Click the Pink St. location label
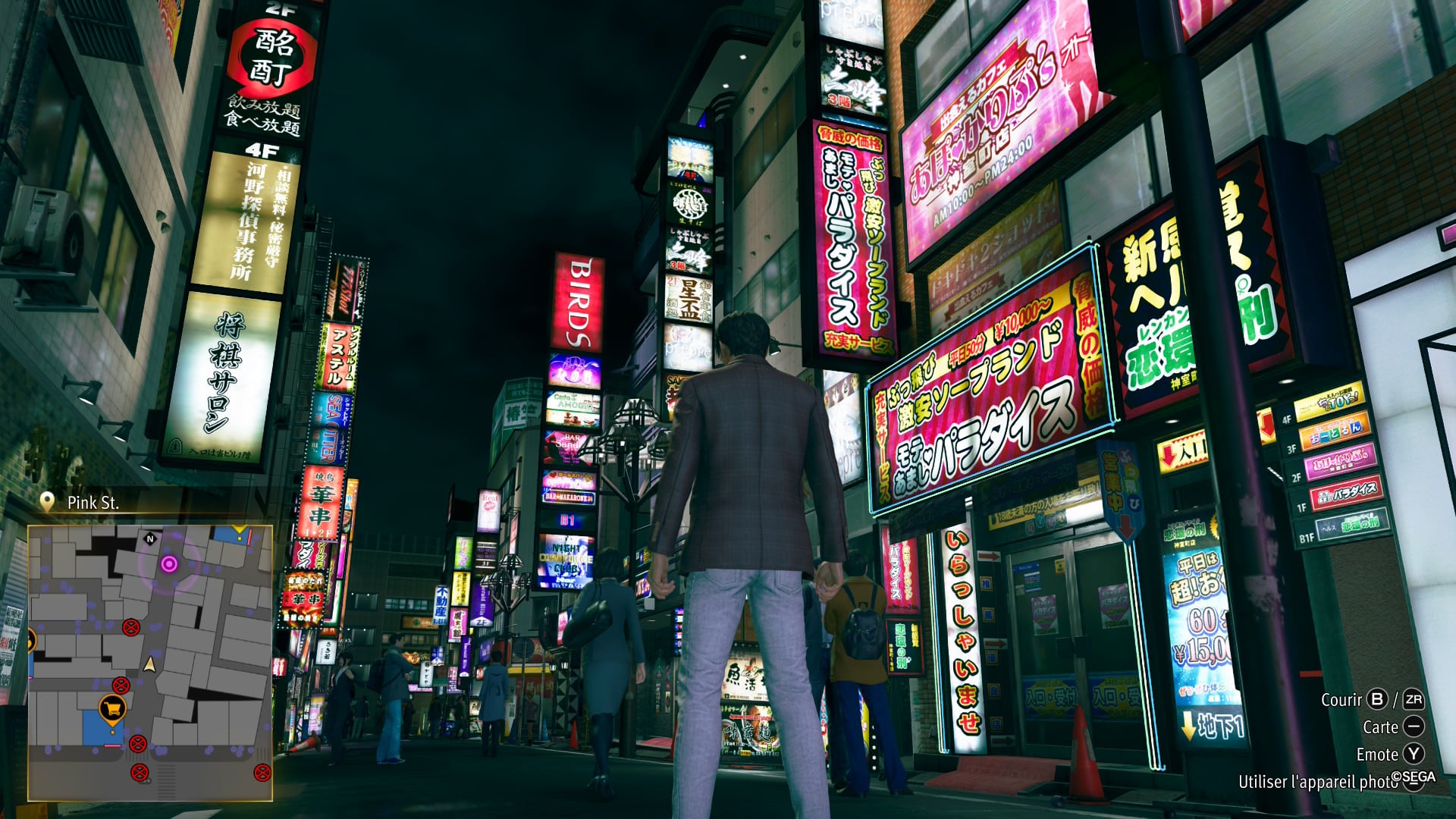 click(x=93, y=503)
